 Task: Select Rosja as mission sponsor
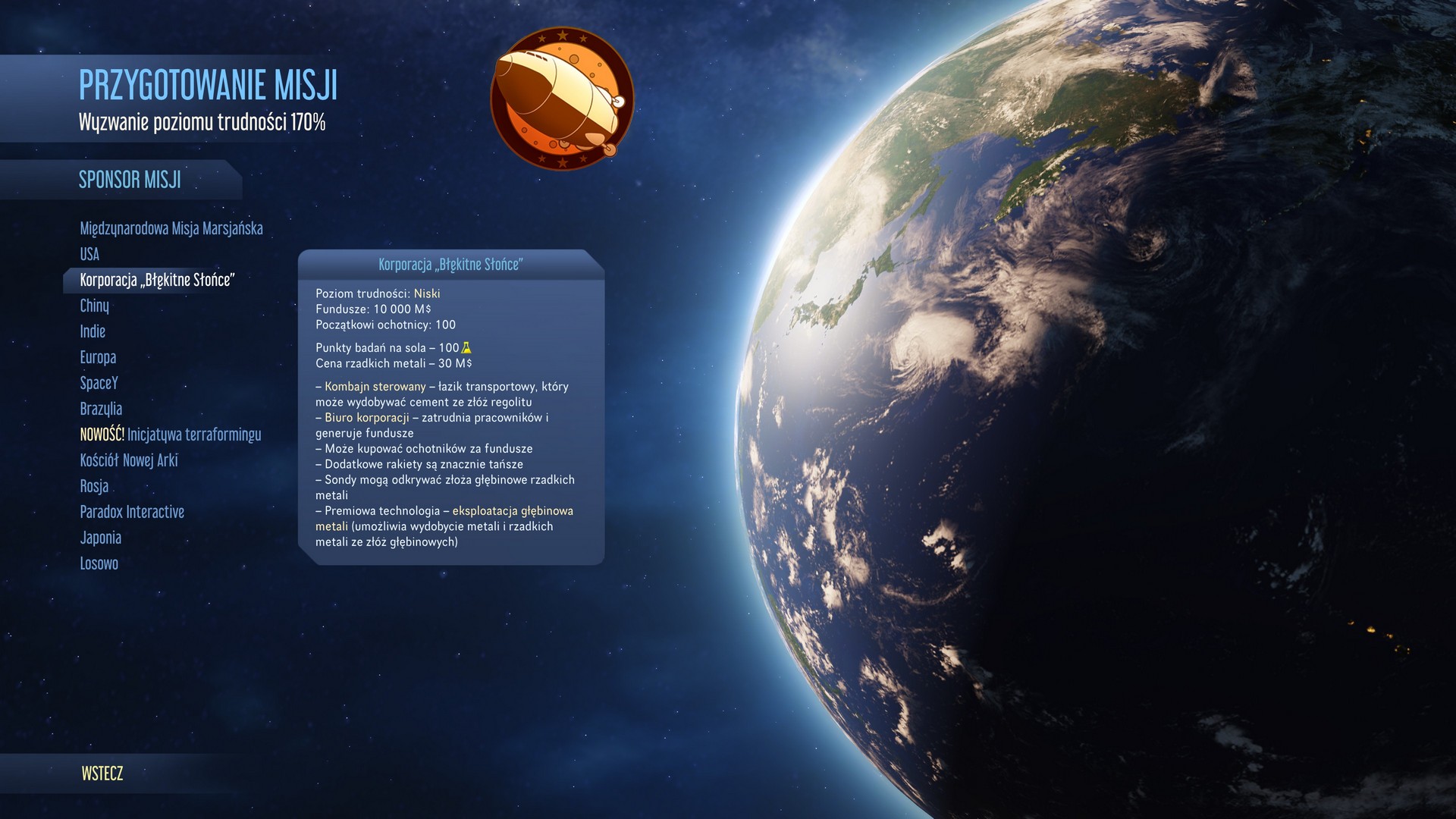click(x=94, y=486)
